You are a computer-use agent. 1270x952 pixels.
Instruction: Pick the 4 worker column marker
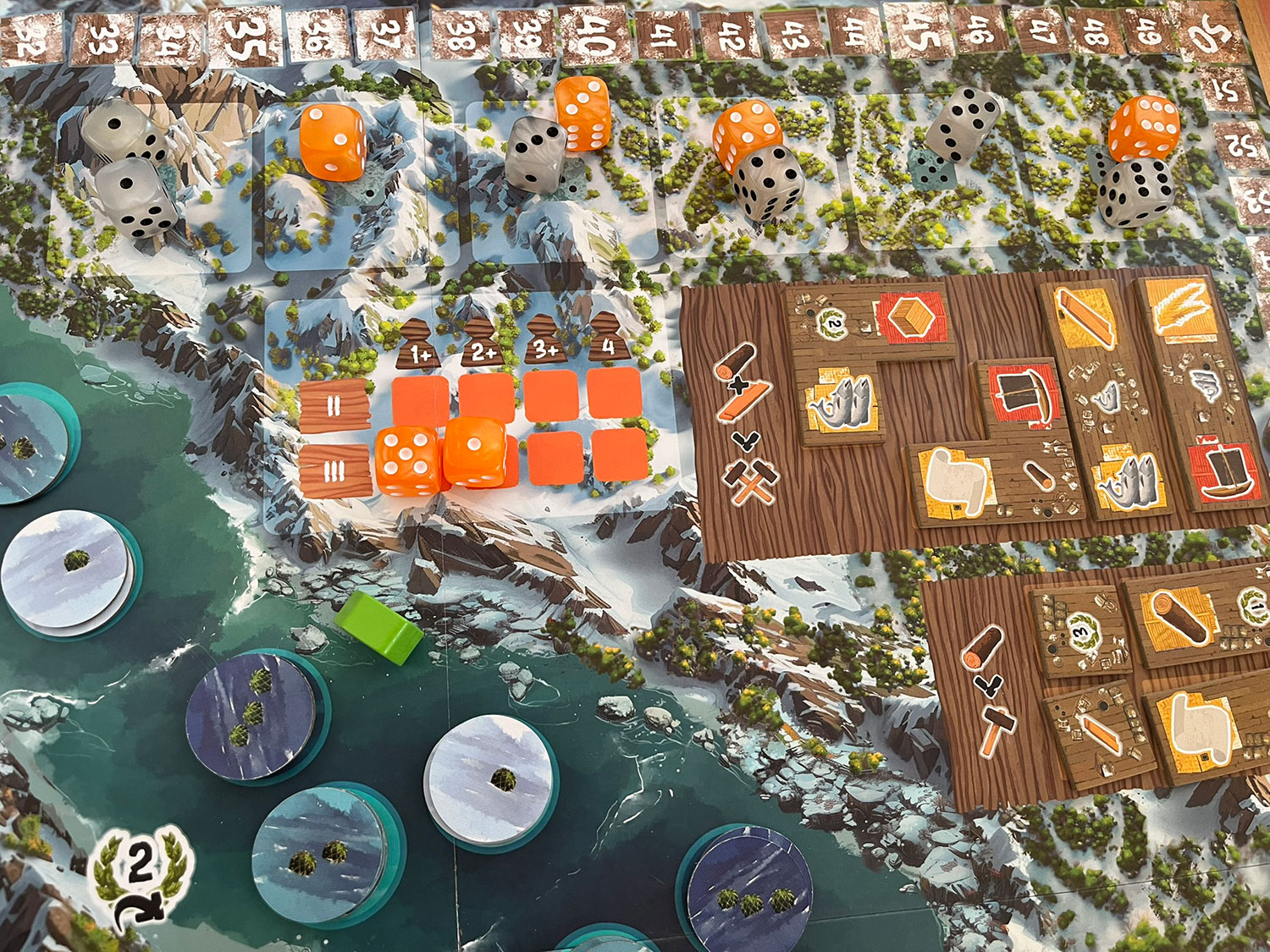(607, 341)
